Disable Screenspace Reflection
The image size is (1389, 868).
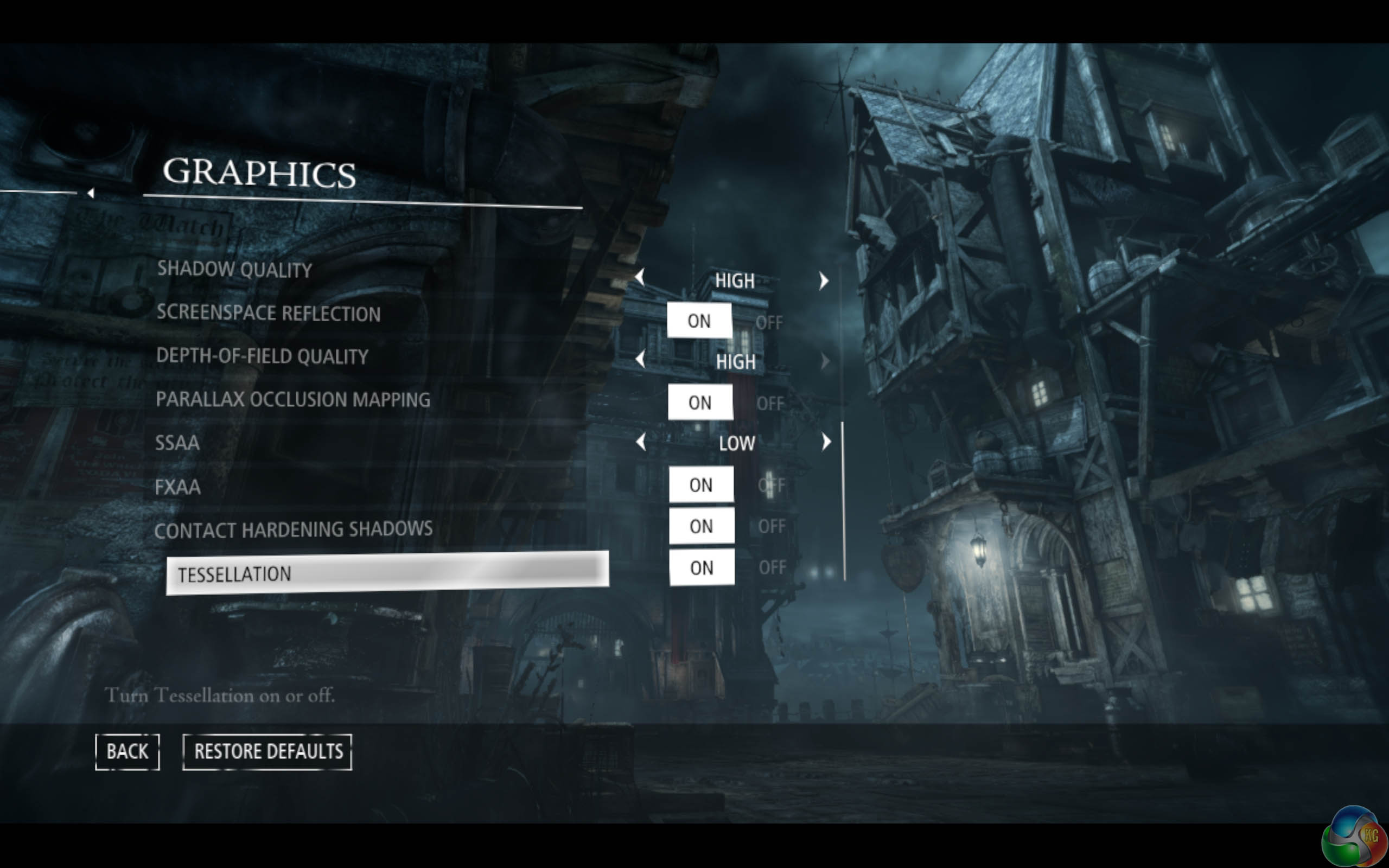coord(769,323)
